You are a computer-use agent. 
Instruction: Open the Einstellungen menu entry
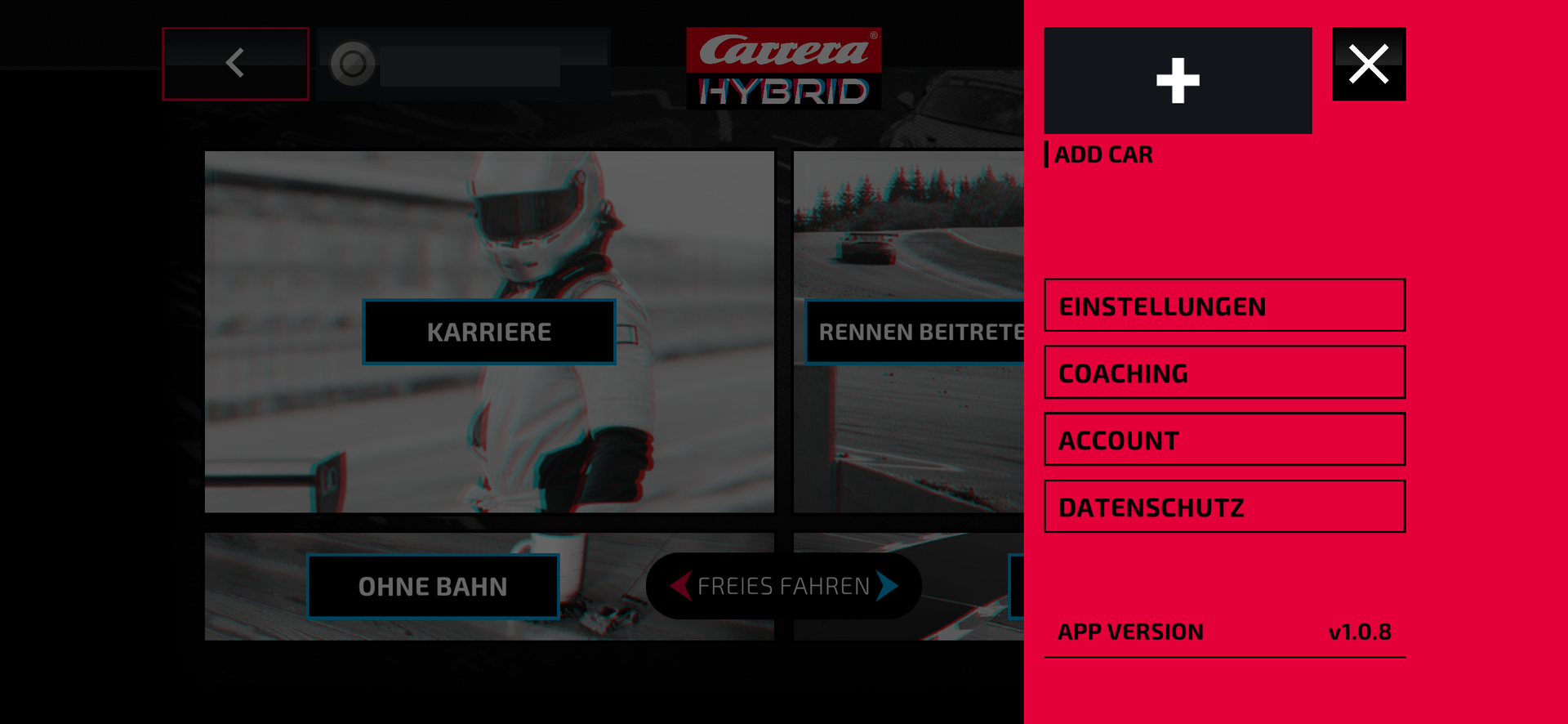pos(1224,306)
